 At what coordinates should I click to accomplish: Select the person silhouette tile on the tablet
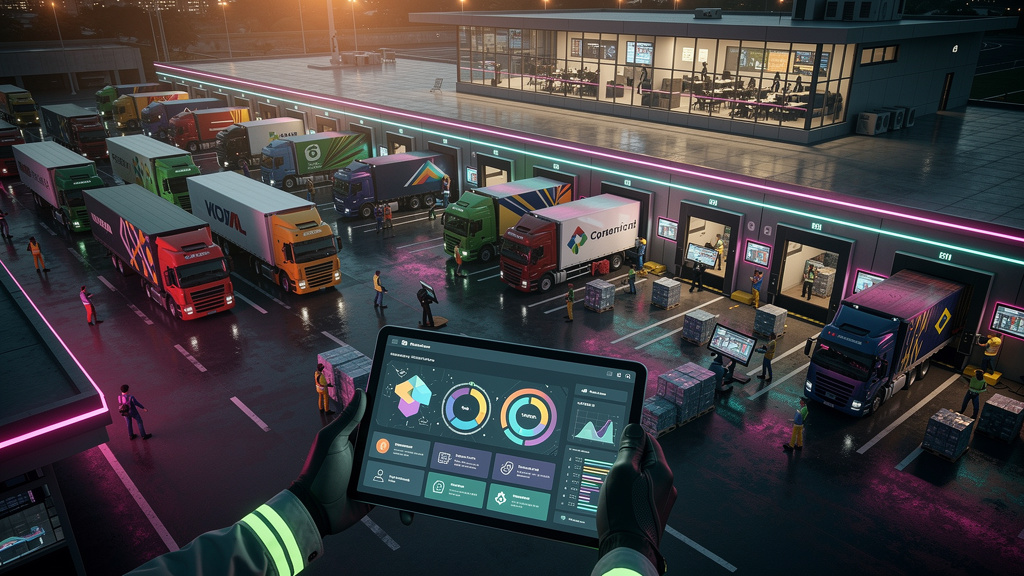coord(394,480)
